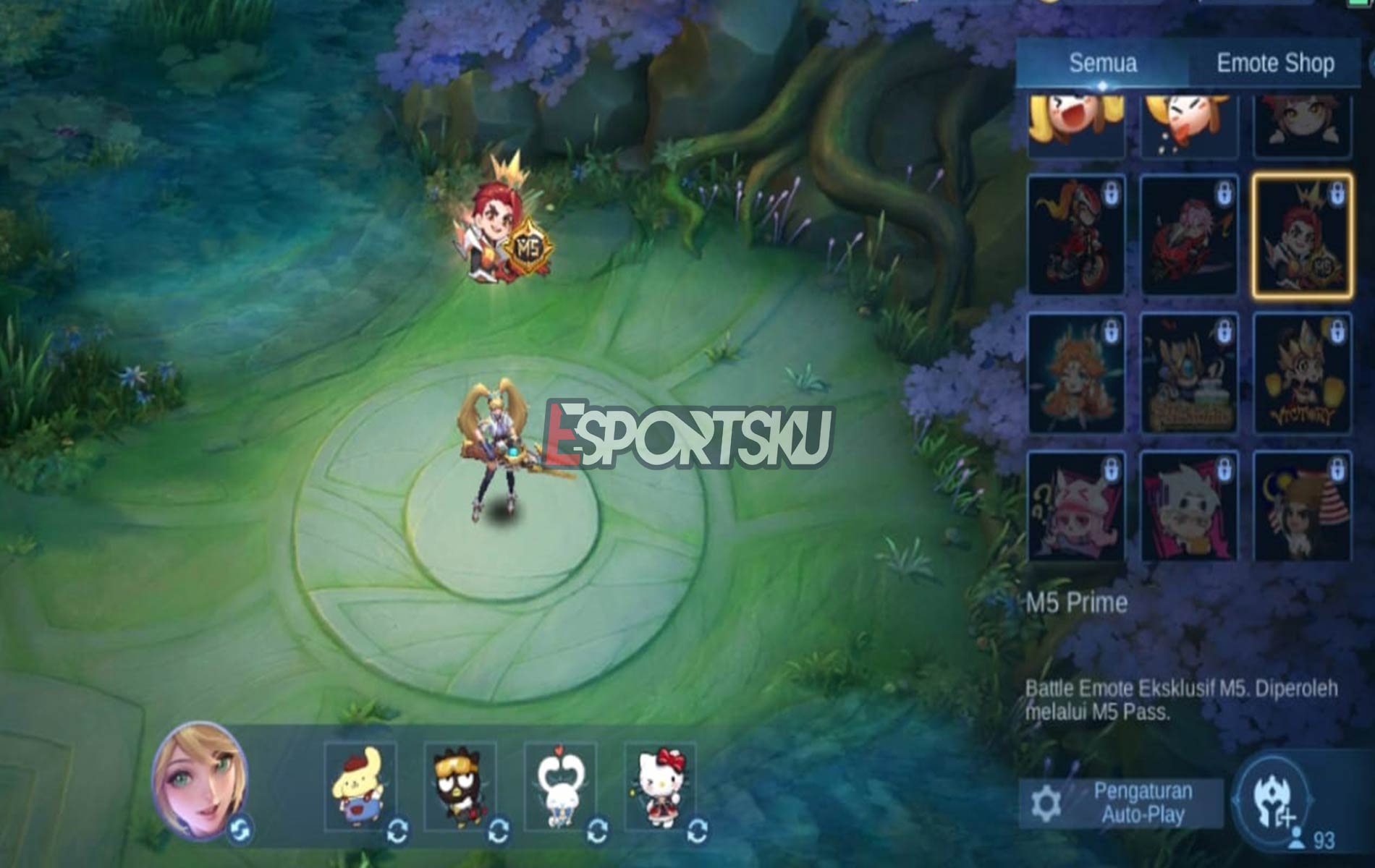Select the Hello Kitty emote slot
This screenshot has height=868, width=1375.
click(660, 785)
